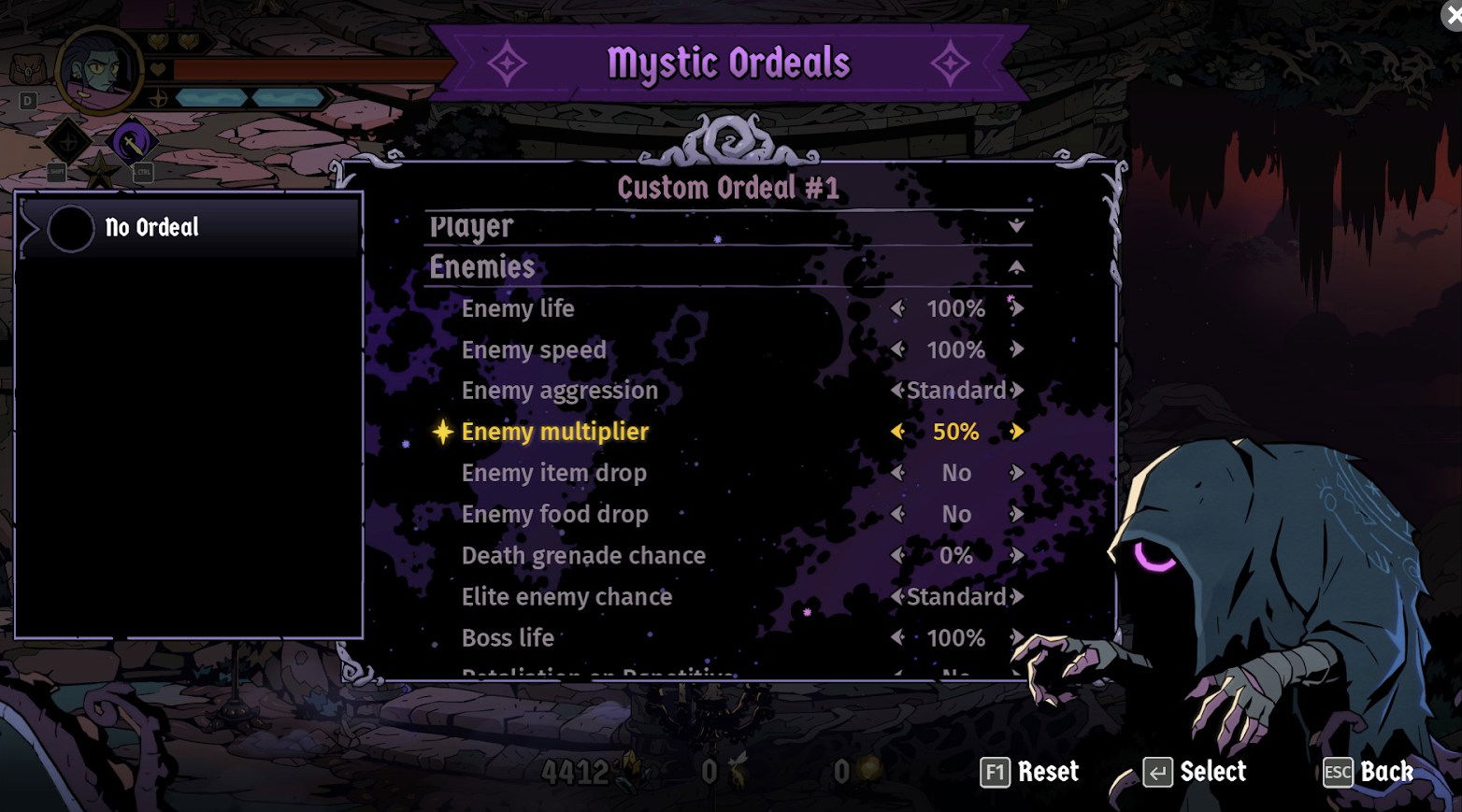
Task: Expand the Player section
Action: click(1016, 226)
